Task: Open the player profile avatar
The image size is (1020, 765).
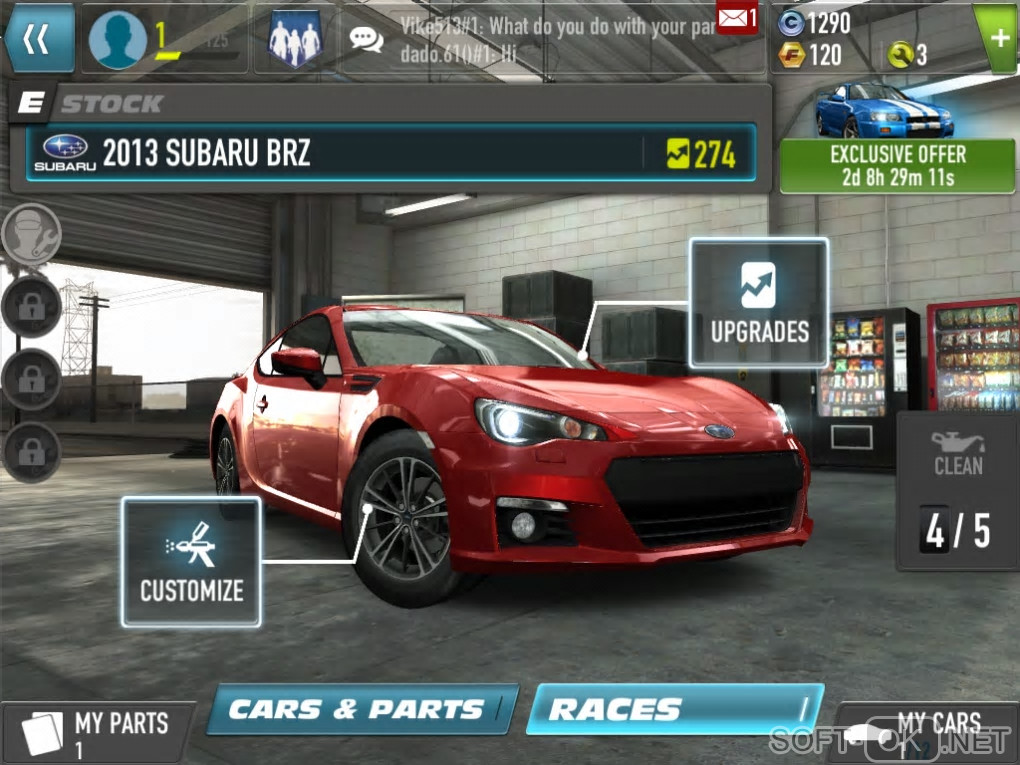Action: 117,40
